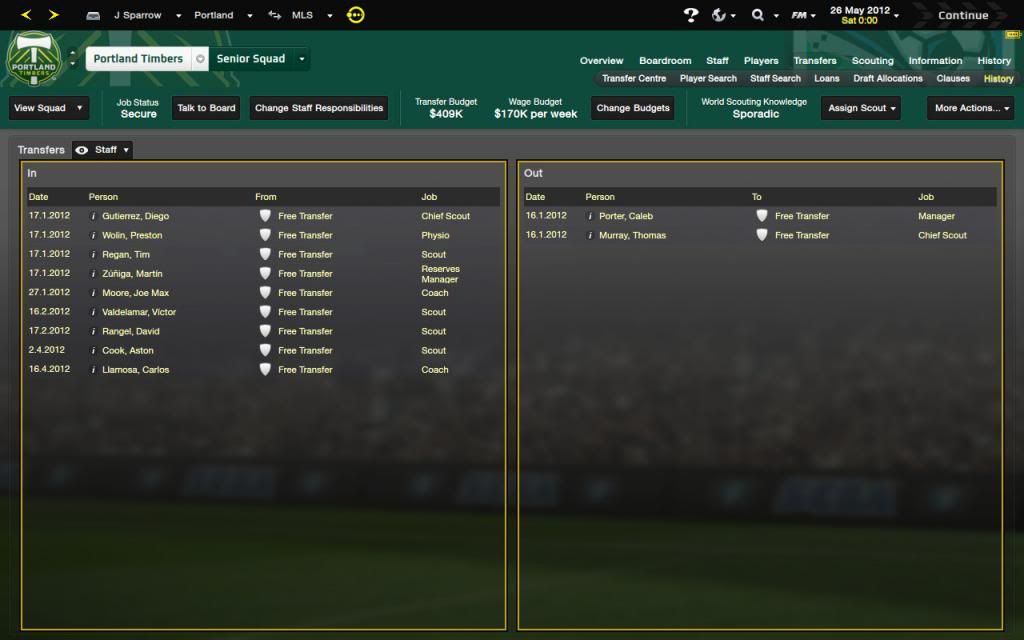Open the magnifying glass search menu
The width and height of the screenshot is (1024, 640).
tap(764, 15)
